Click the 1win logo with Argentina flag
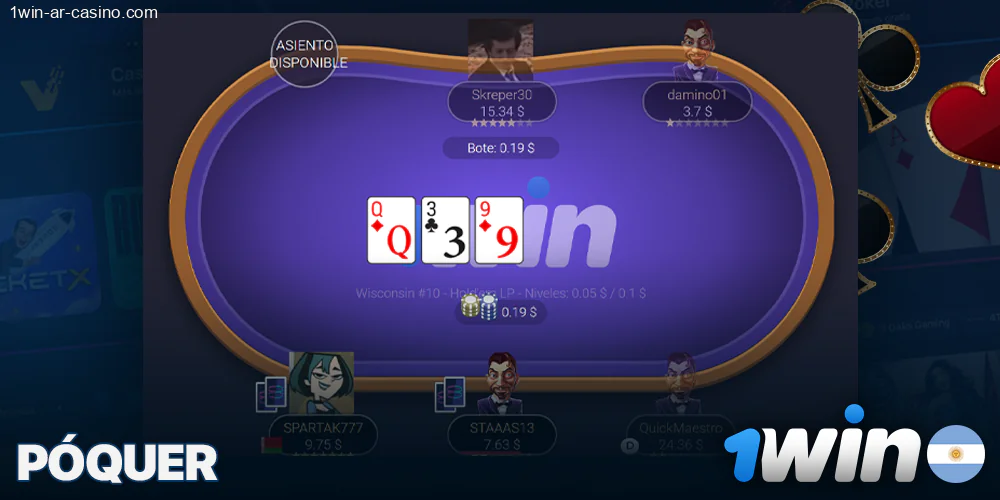 (854, 453)
